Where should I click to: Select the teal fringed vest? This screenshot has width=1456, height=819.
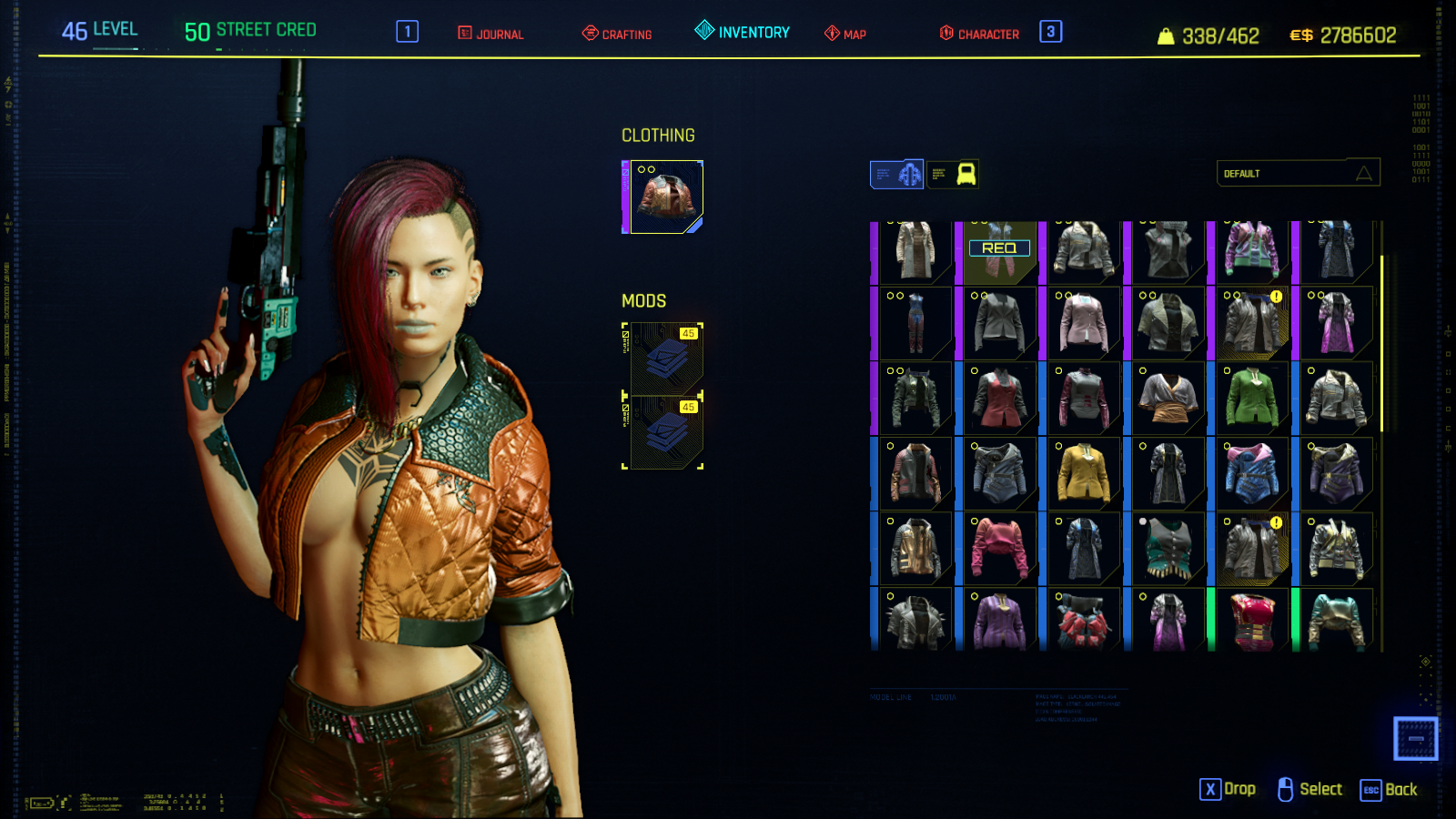1168,549
